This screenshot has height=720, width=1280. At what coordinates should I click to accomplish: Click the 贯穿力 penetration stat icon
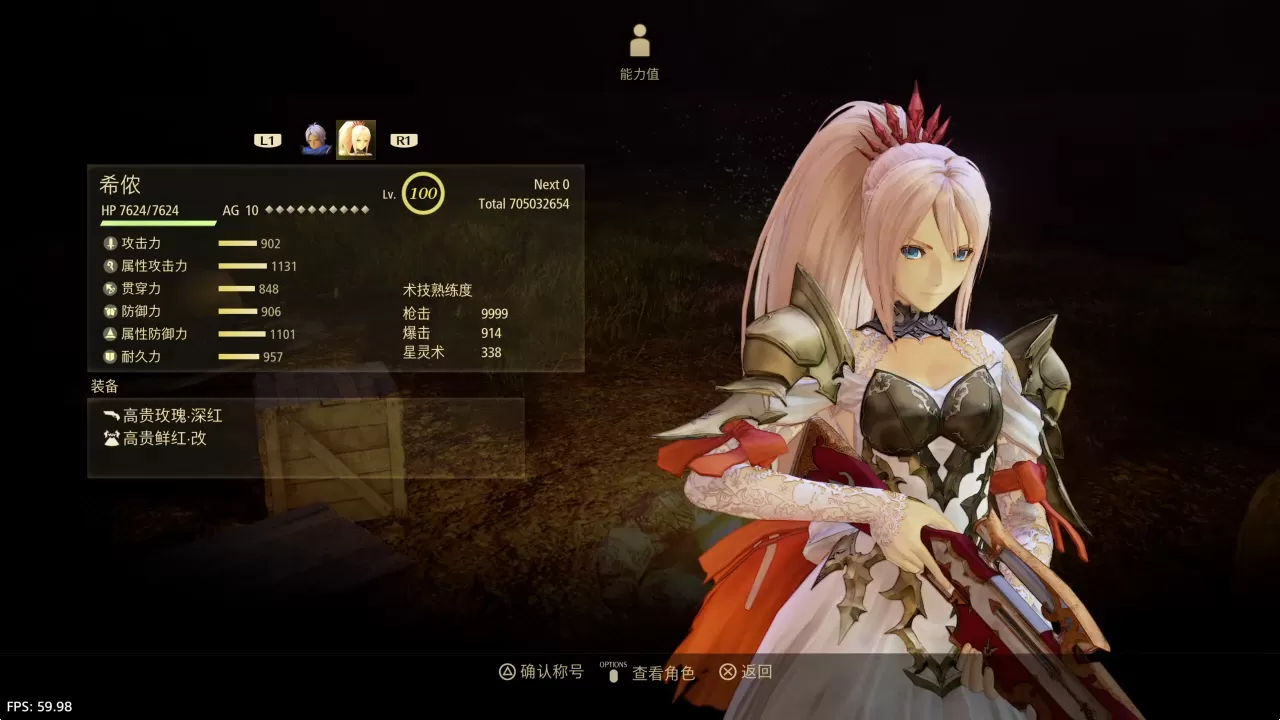click(x=112, y=288)
